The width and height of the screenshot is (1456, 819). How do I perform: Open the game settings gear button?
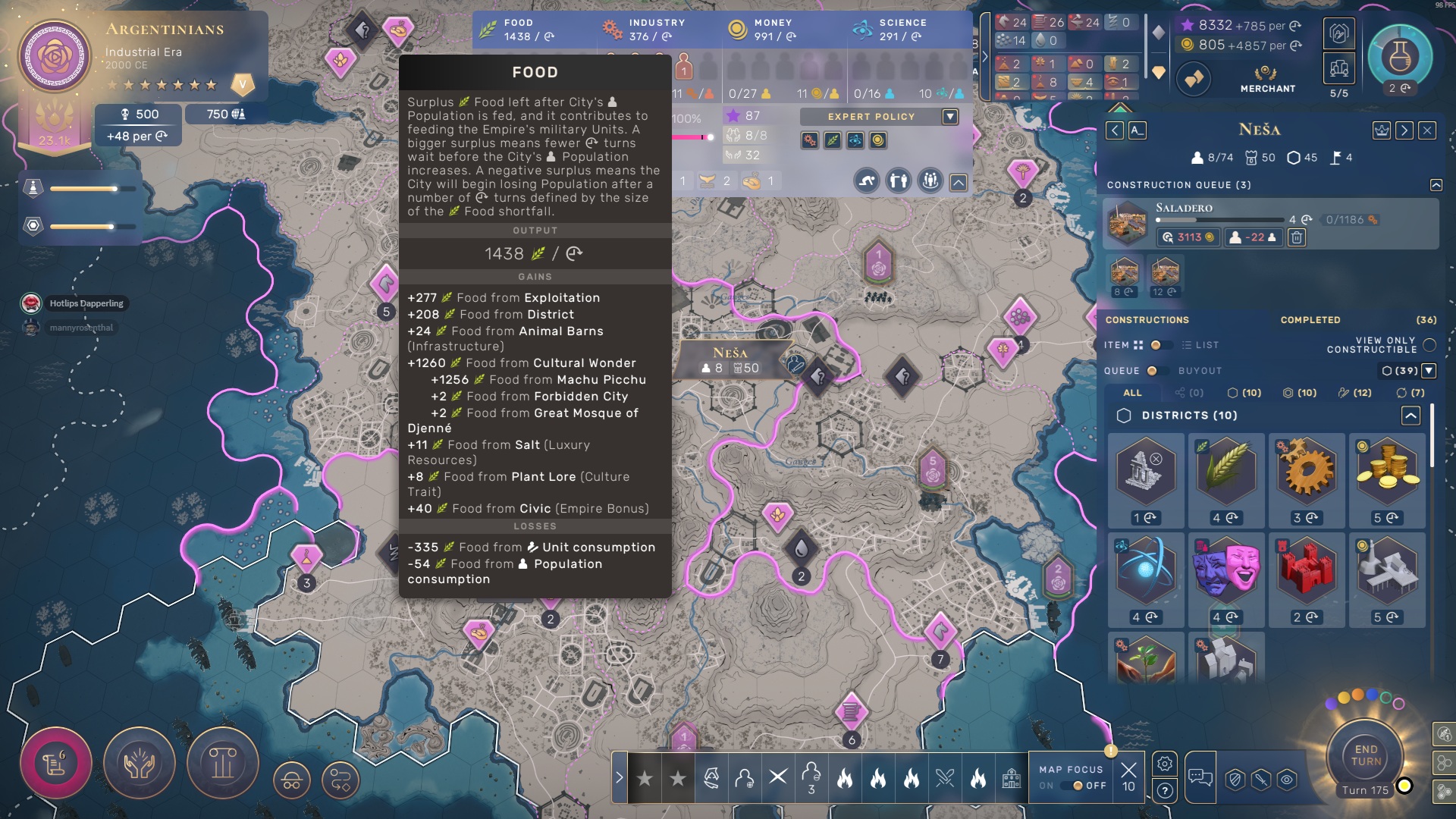coord(1165,764)
